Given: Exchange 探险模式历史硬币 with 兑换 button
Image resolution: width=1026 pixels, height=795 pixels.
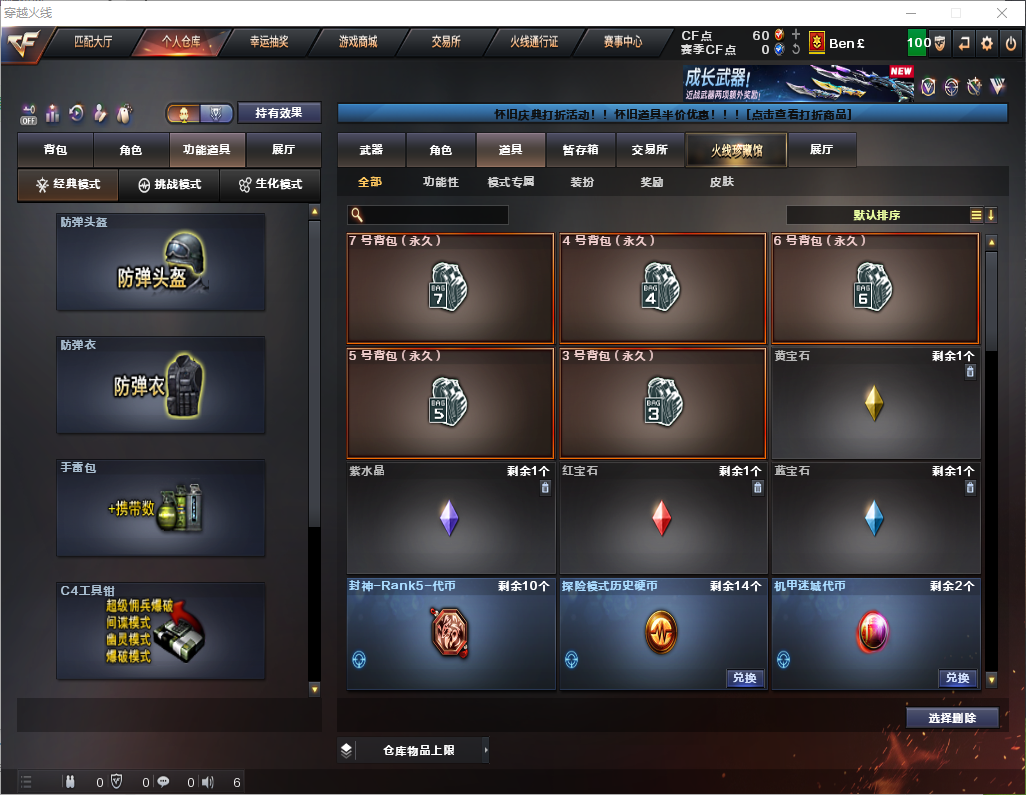Looking at the screenshot, I should (x=744, y=678).
